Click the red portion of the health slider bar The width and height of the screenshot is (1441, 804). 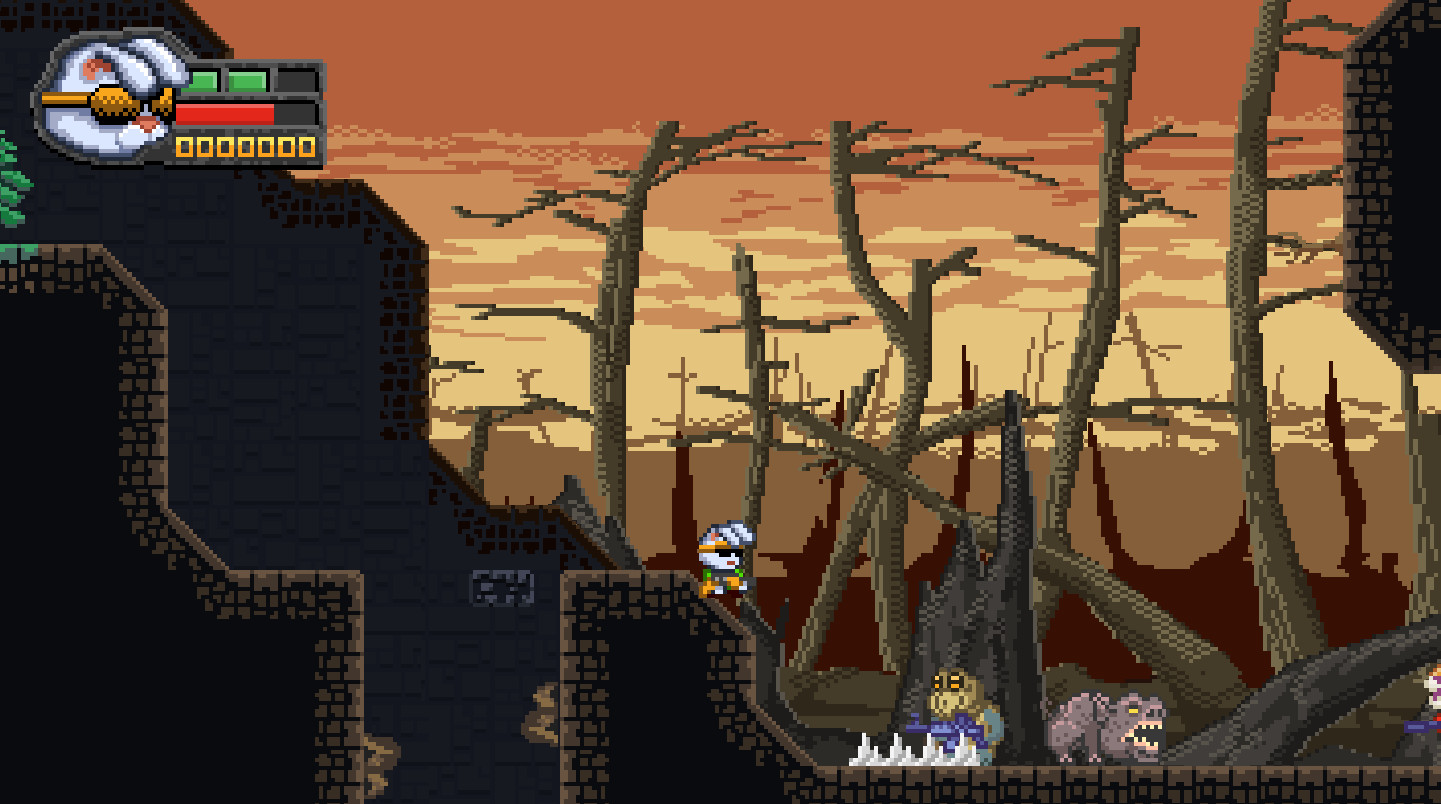tap(223, 114)
